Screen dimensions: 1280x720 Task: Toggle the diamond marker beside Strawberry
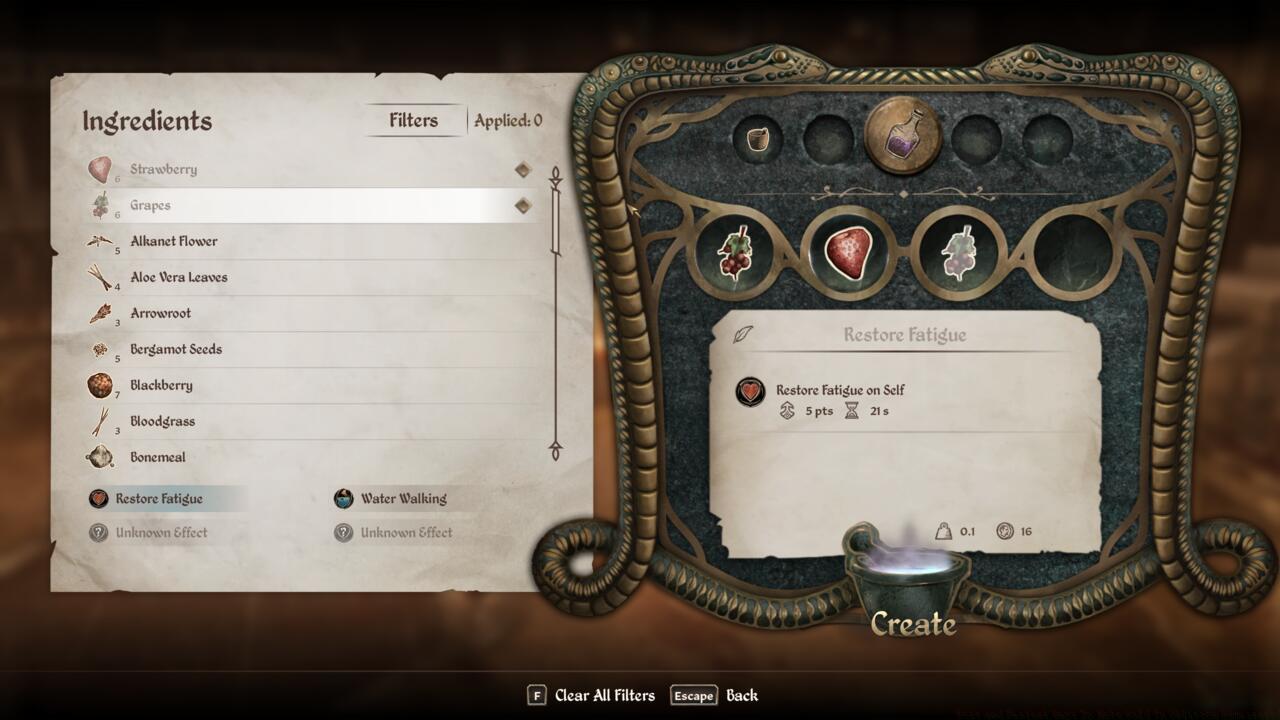(521, 169)
